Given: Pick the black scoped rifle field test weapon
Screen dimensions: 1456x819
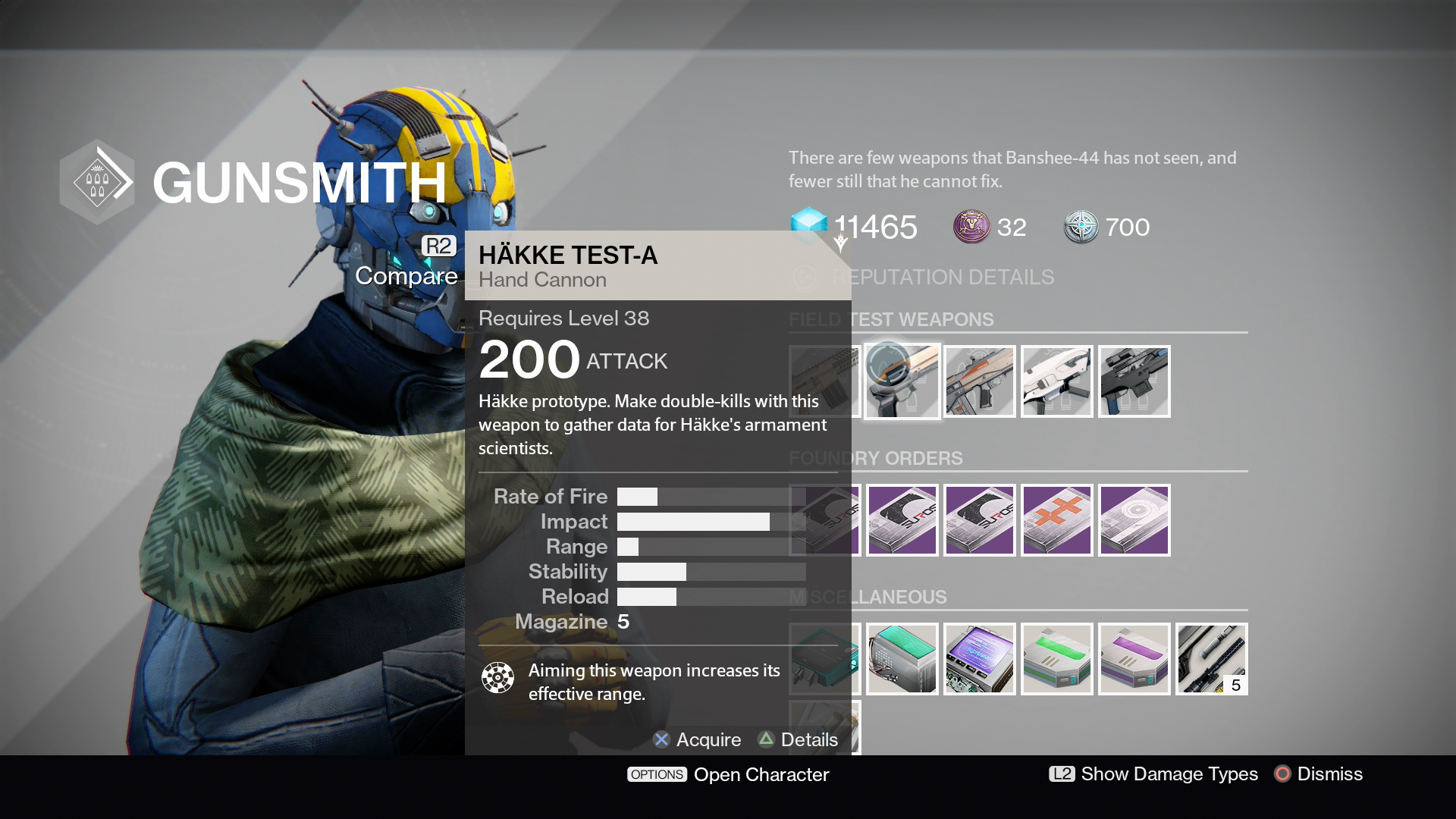Looking at the screenshot, I should coord(1134,381).
